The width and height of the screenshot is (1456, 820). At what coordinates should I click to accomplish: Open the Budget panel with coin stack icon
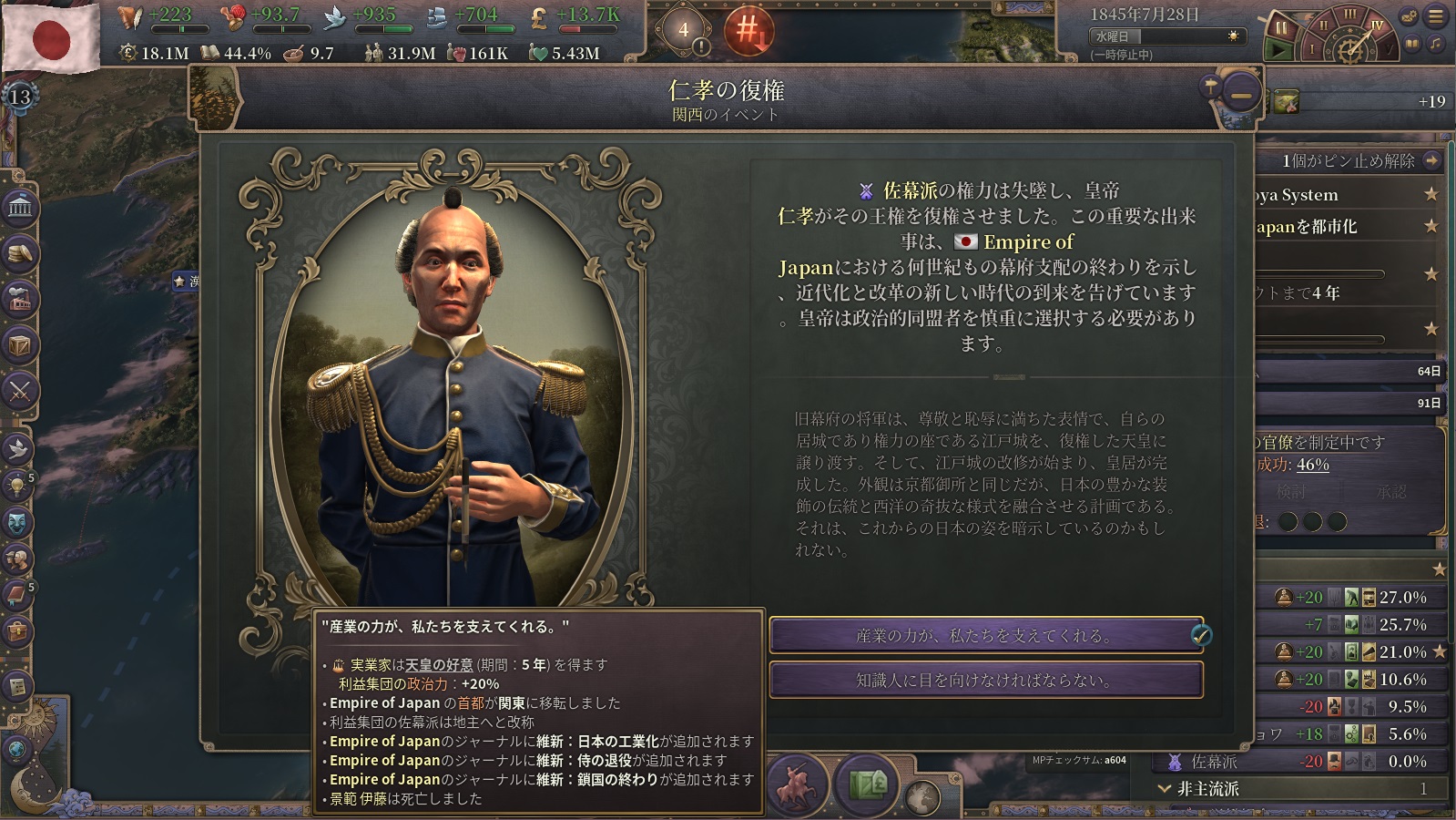tap(19, 254)
